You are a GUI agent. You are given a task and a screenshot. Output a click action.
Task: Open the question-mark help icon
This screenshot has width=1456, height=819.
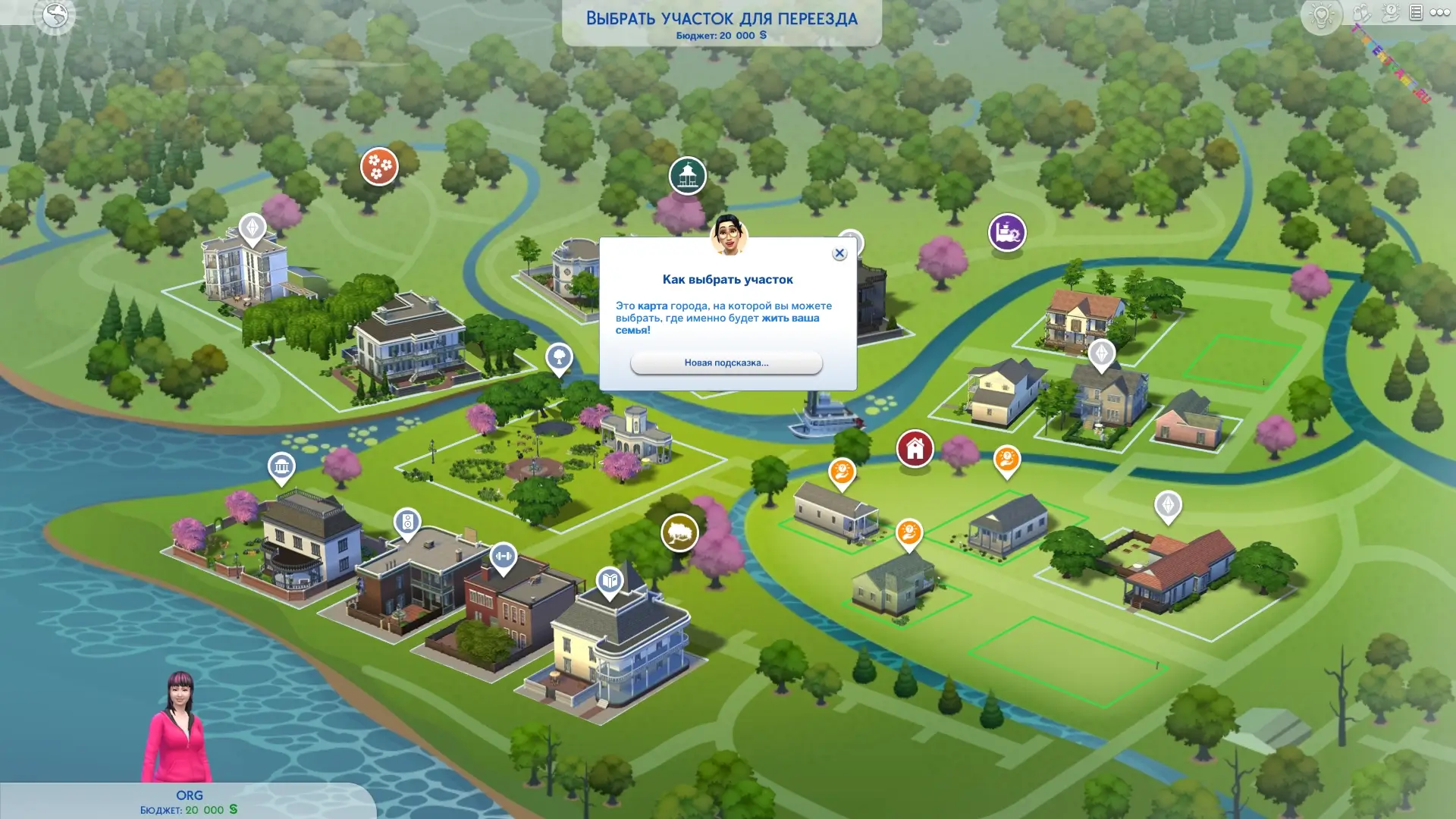point(1390,13)
